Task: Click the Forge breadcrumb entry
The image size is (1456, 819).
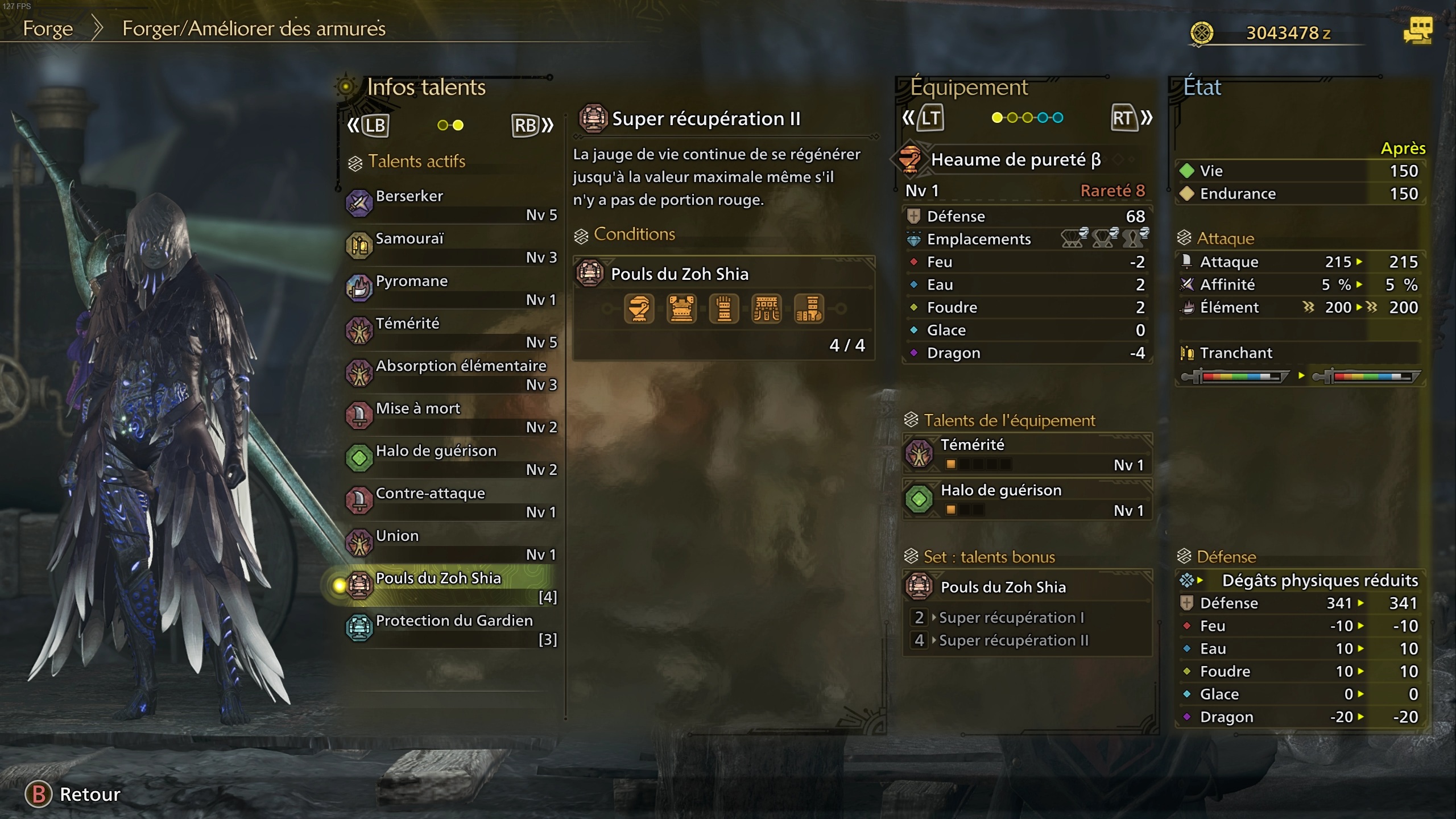Action: click(48, 29)
